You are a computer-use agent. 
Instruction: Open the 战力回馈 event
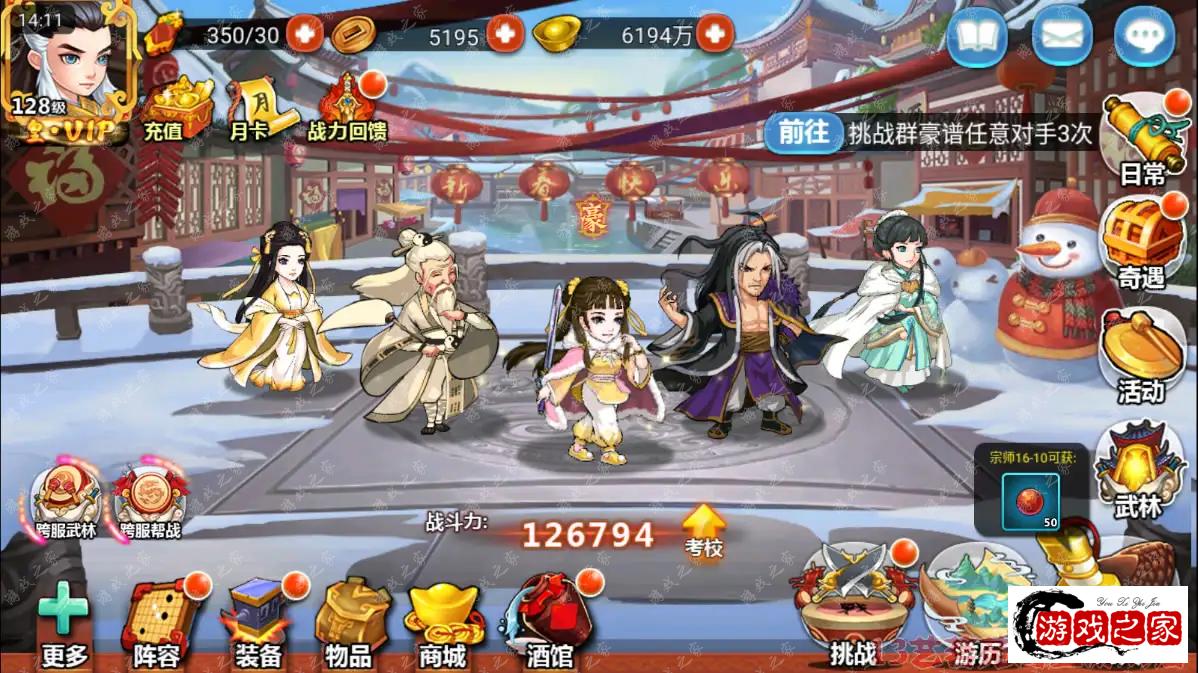click(347, 108)
